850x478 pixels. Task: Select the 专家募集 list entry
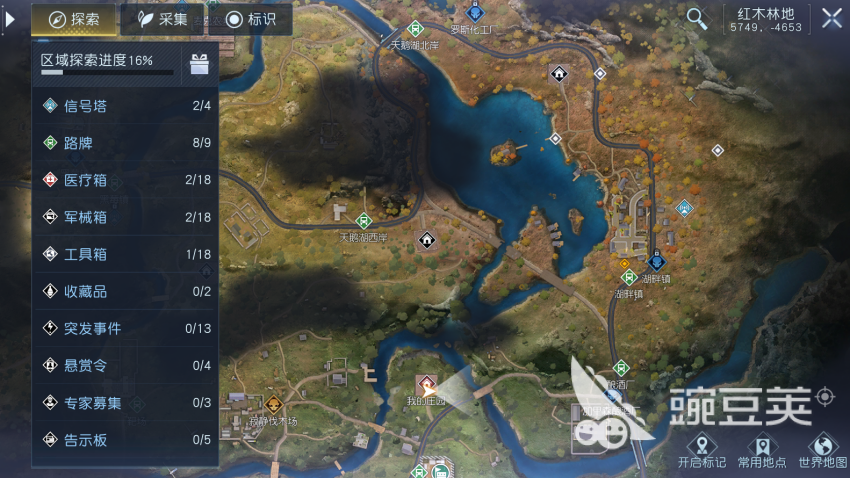click(x=125, y=402)
